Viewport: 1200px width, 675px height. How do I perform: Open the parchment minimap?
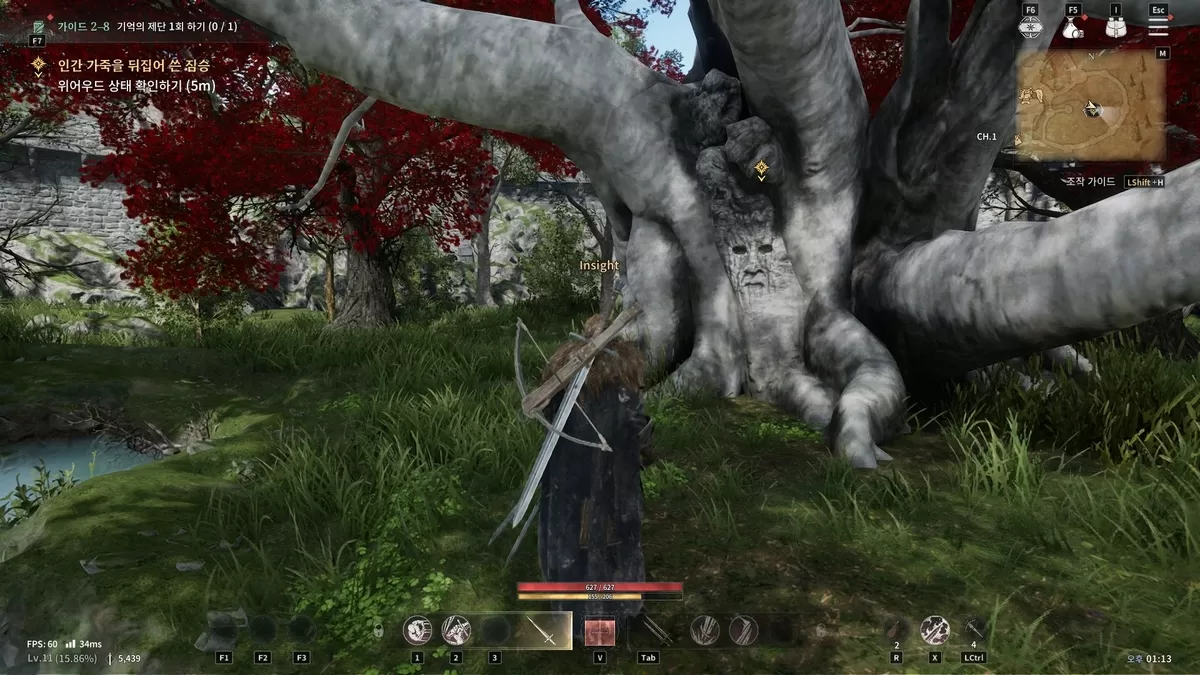[1091, 105]
